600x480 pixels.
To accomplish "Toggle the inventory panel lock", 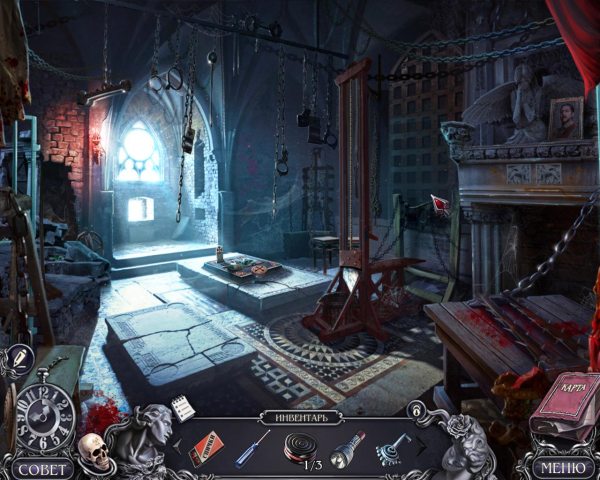I will click(414, 409).
